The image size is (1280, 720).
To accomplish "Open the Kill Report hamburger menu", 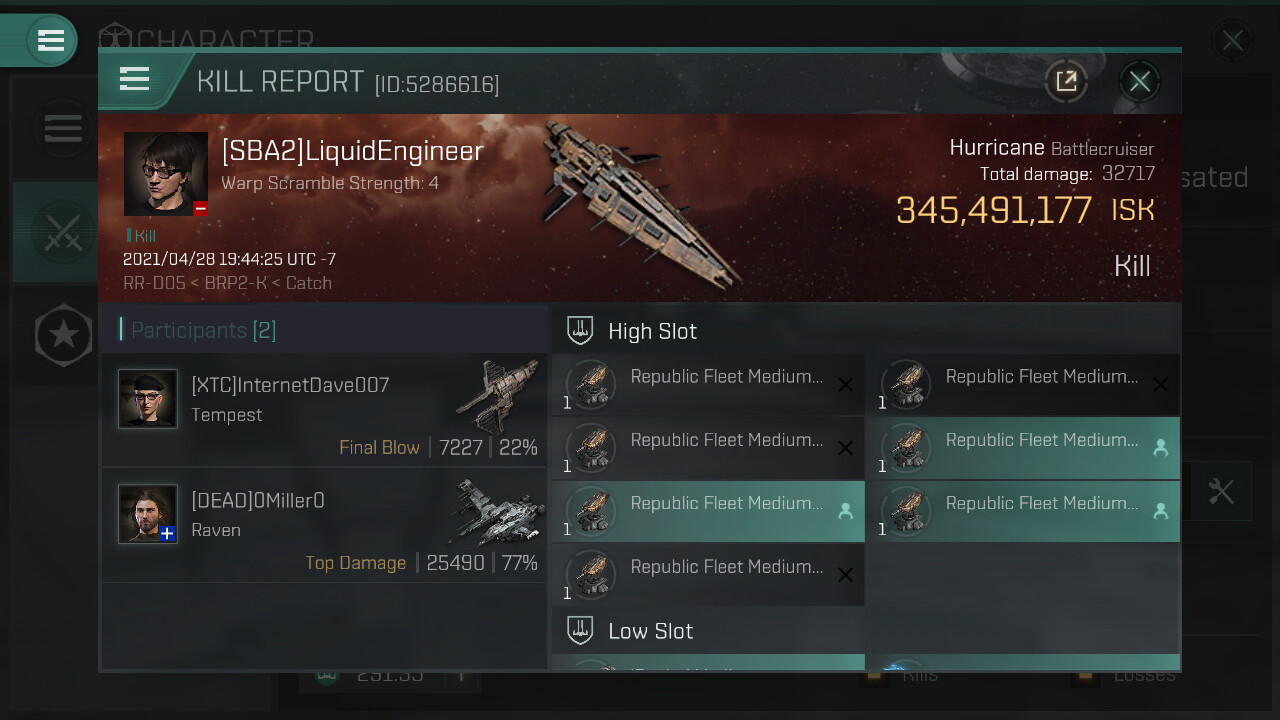I will (x=134, y=80).
